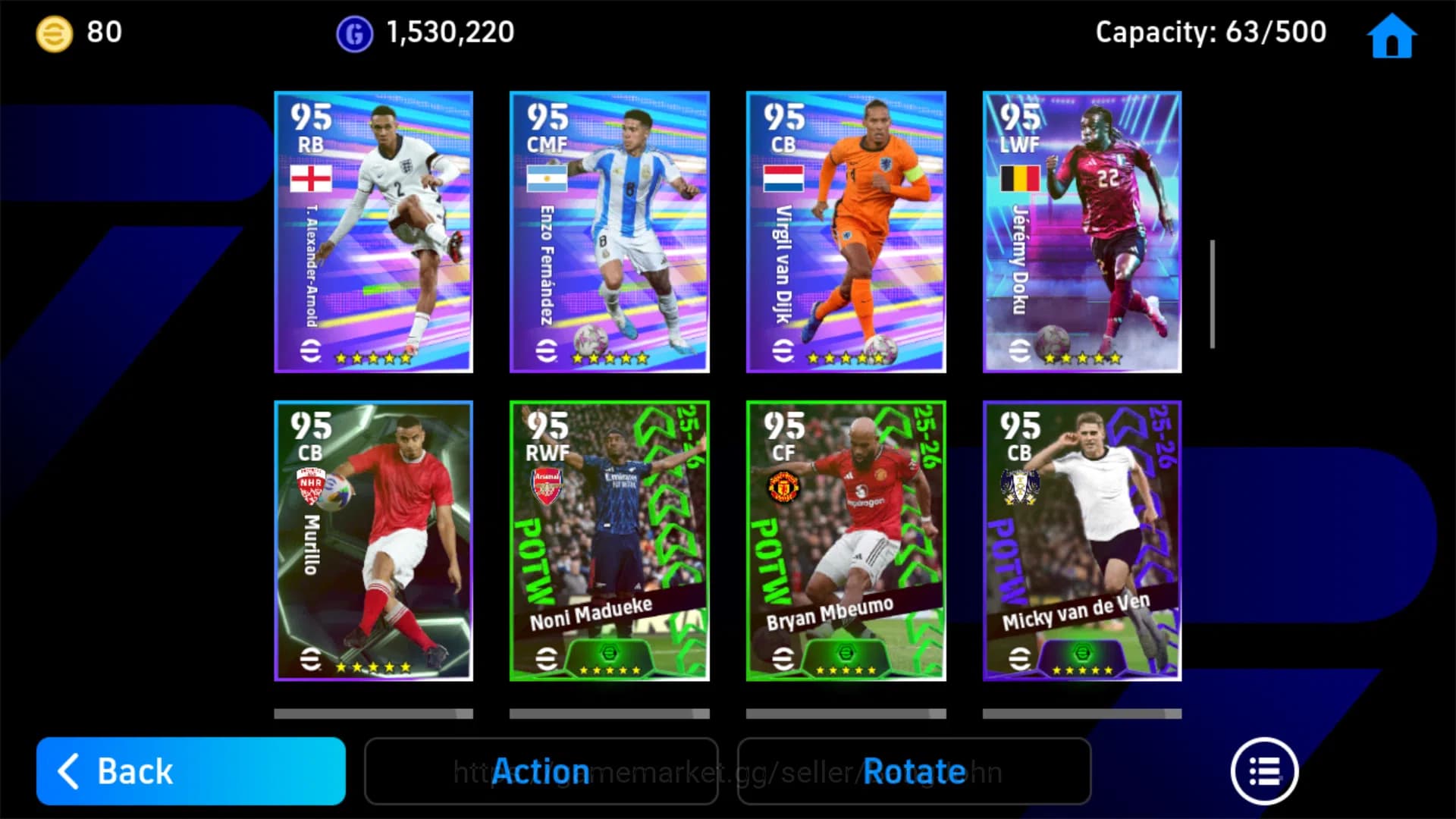
Task: Click the GP currency icon
Action: tap(353, 32)
